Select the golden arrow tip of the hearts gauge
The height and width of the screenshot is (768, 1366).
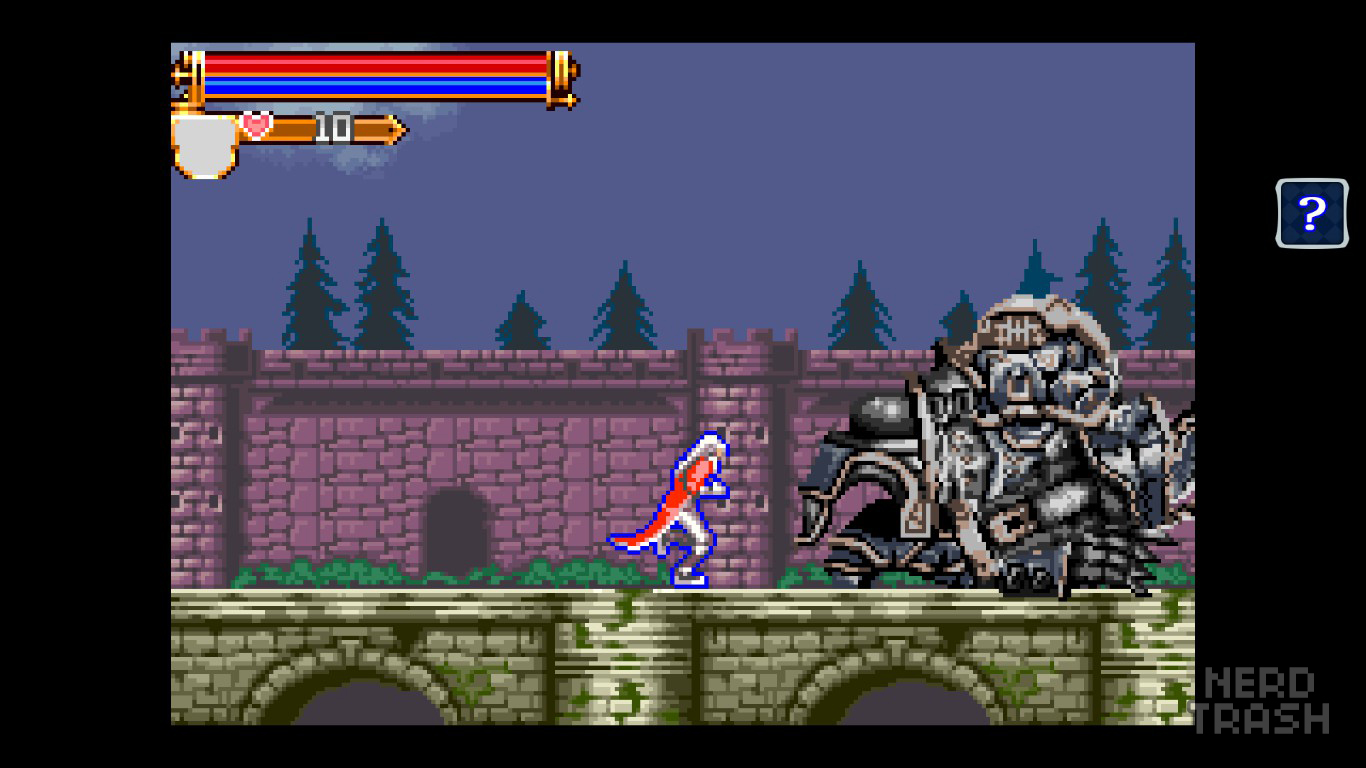coord(395,129)
